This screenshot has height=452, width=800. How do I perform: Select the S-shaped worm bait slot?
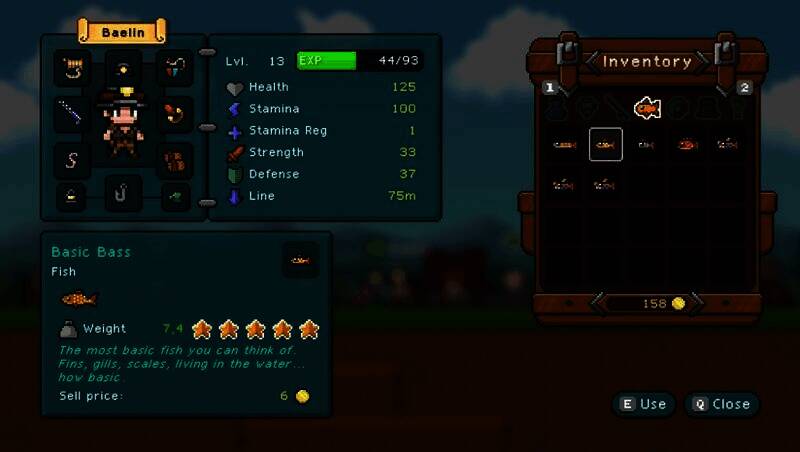(x=72, y=159)
